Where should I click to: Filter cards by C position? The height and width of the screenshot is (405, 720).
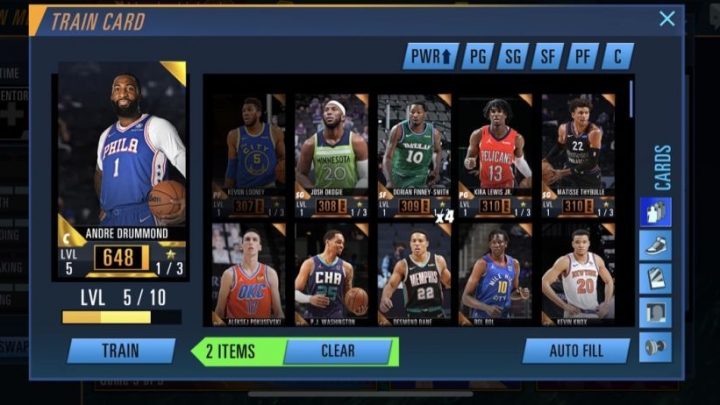tap(617, 56)
